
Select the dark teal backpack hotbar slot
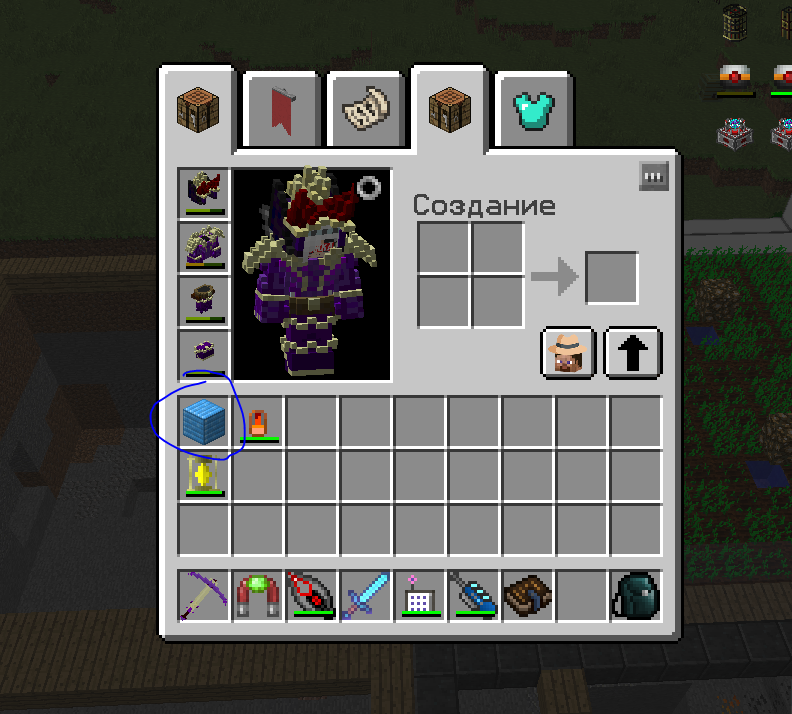coord(635,595)
